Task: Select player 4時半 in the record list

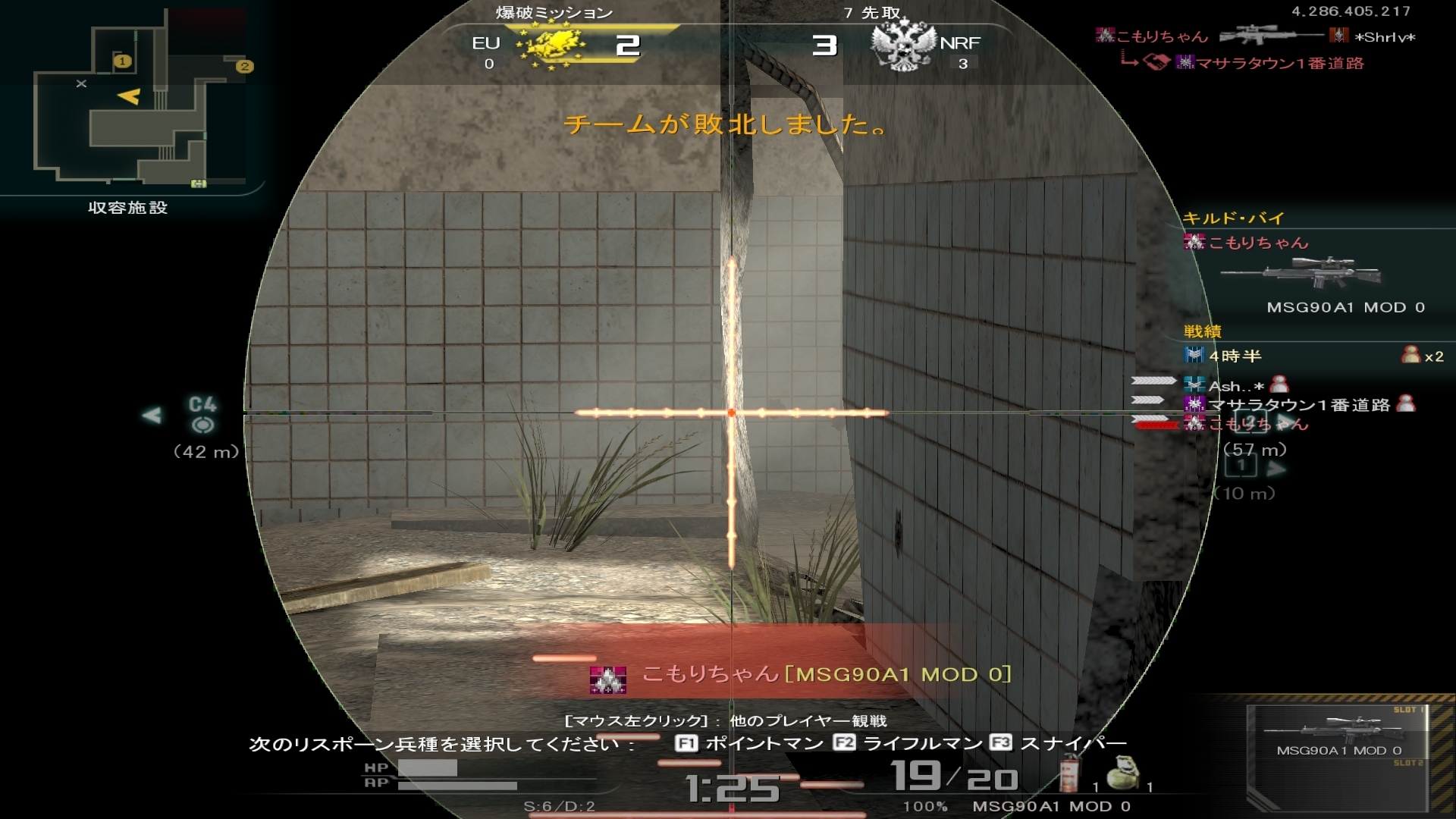Action: [1235, 356]
